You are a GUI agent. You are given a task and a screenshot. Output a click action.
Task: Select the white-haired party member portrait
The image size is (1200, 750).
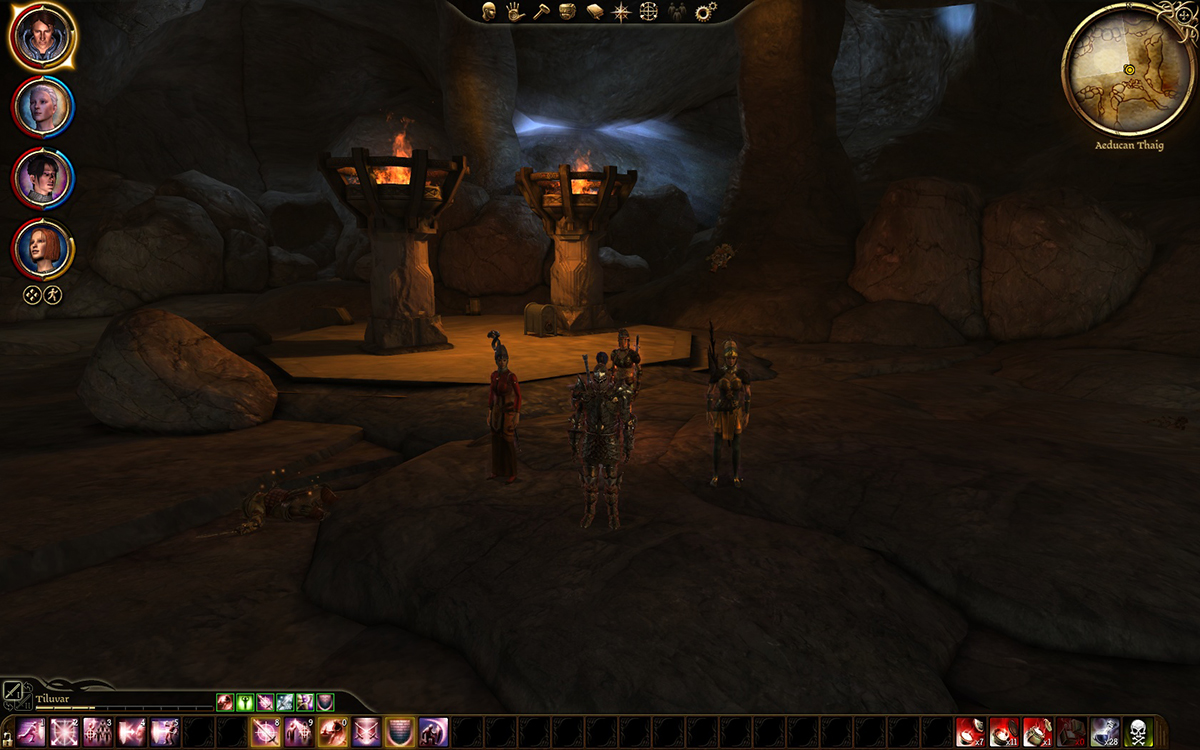click(42, 107)
